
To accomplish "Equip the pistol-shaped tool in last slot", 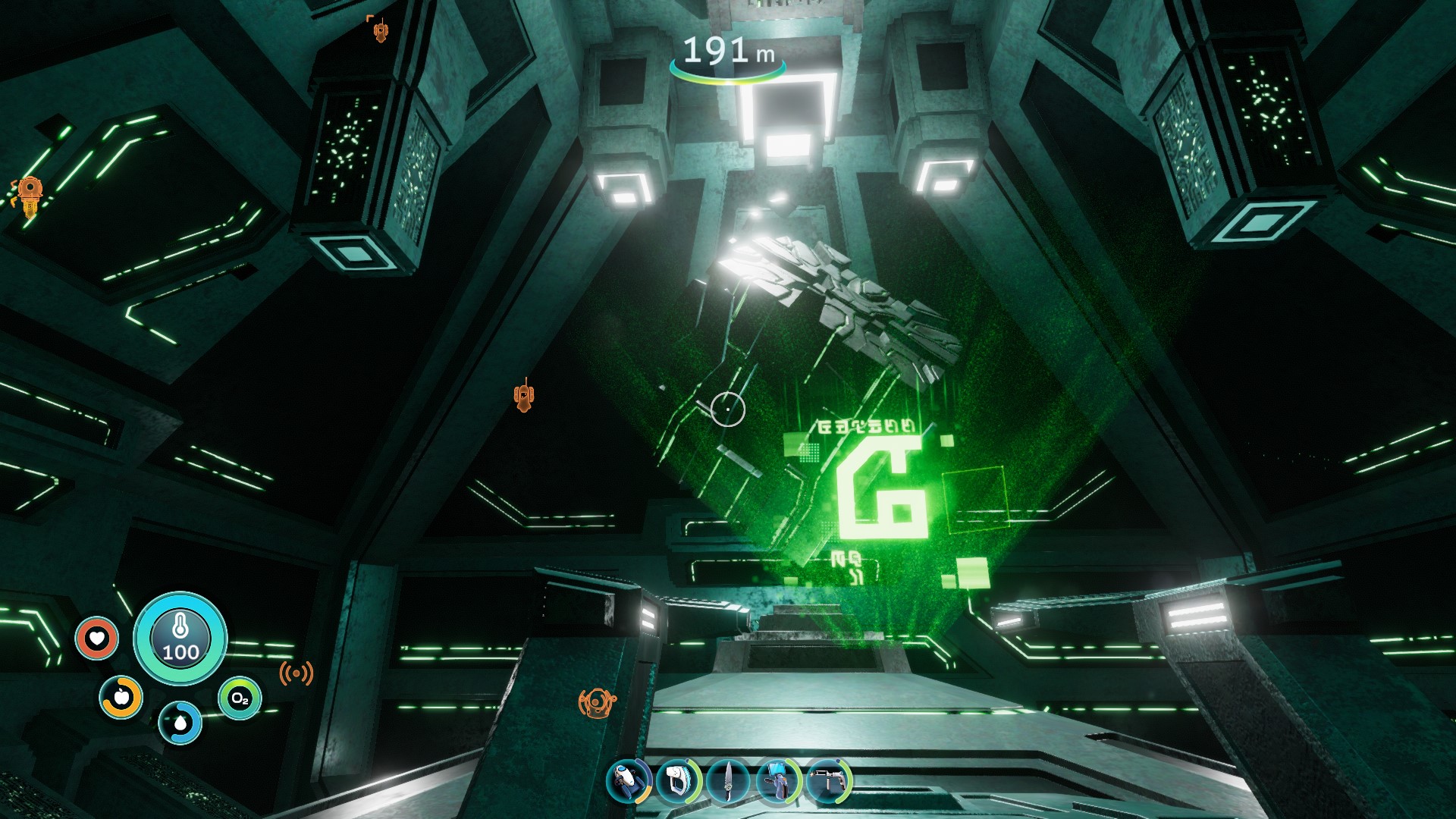I will (828, 781).
